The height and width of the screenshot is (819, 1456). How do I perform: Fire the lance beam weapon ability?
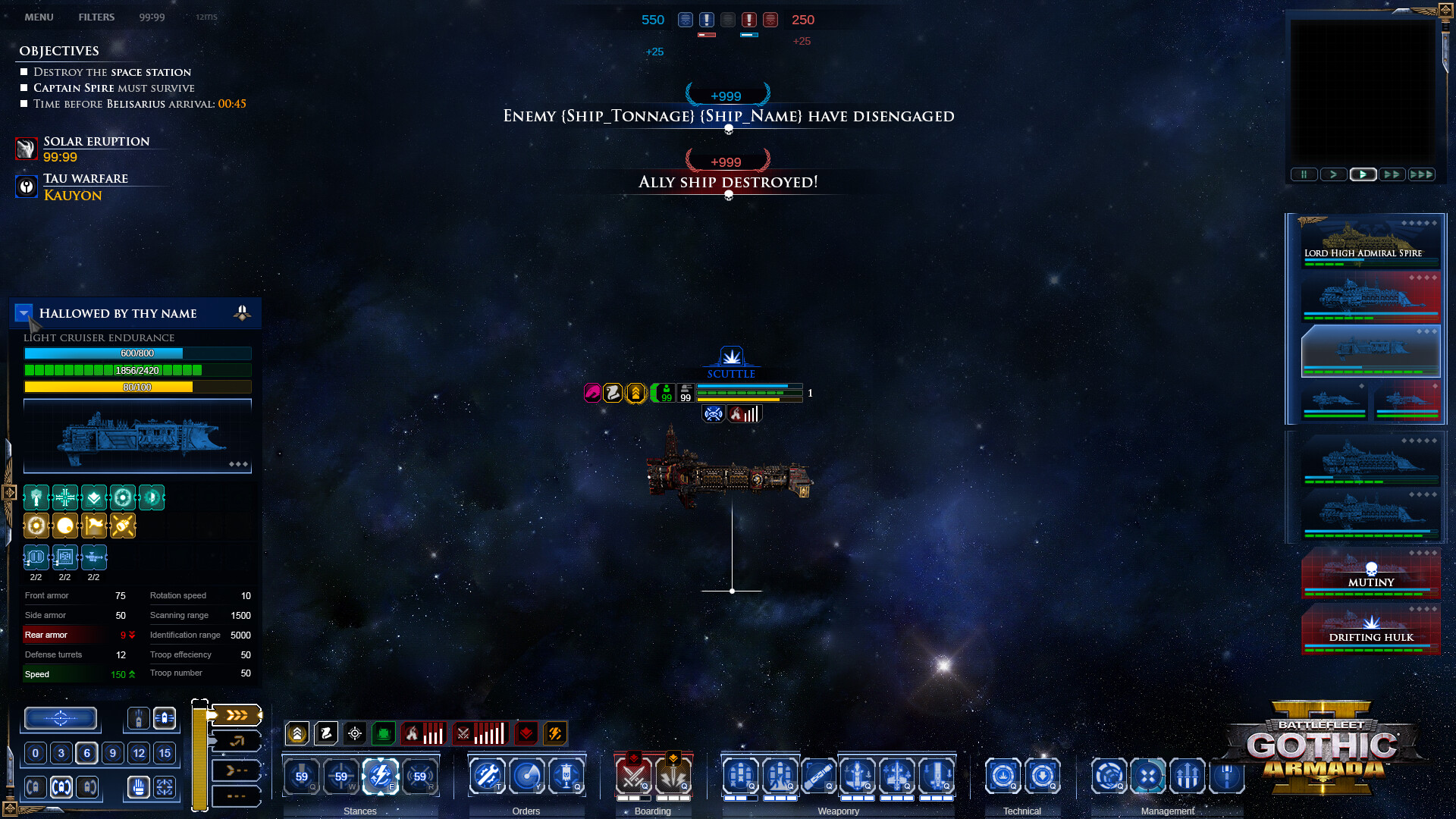click(818, 776)
